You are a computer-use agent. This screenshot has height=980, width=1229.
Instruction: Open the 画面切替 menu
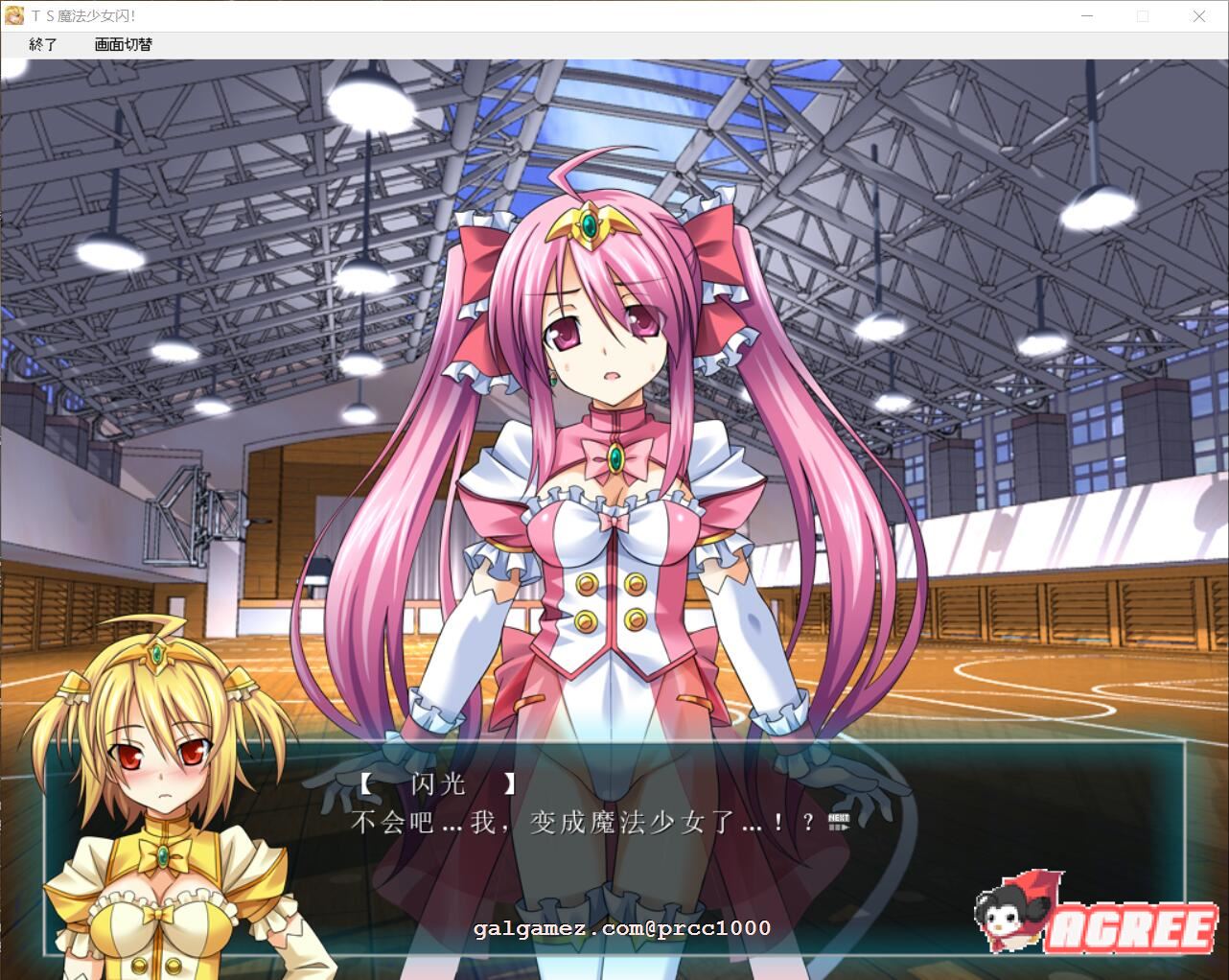[x=125, y=45]
